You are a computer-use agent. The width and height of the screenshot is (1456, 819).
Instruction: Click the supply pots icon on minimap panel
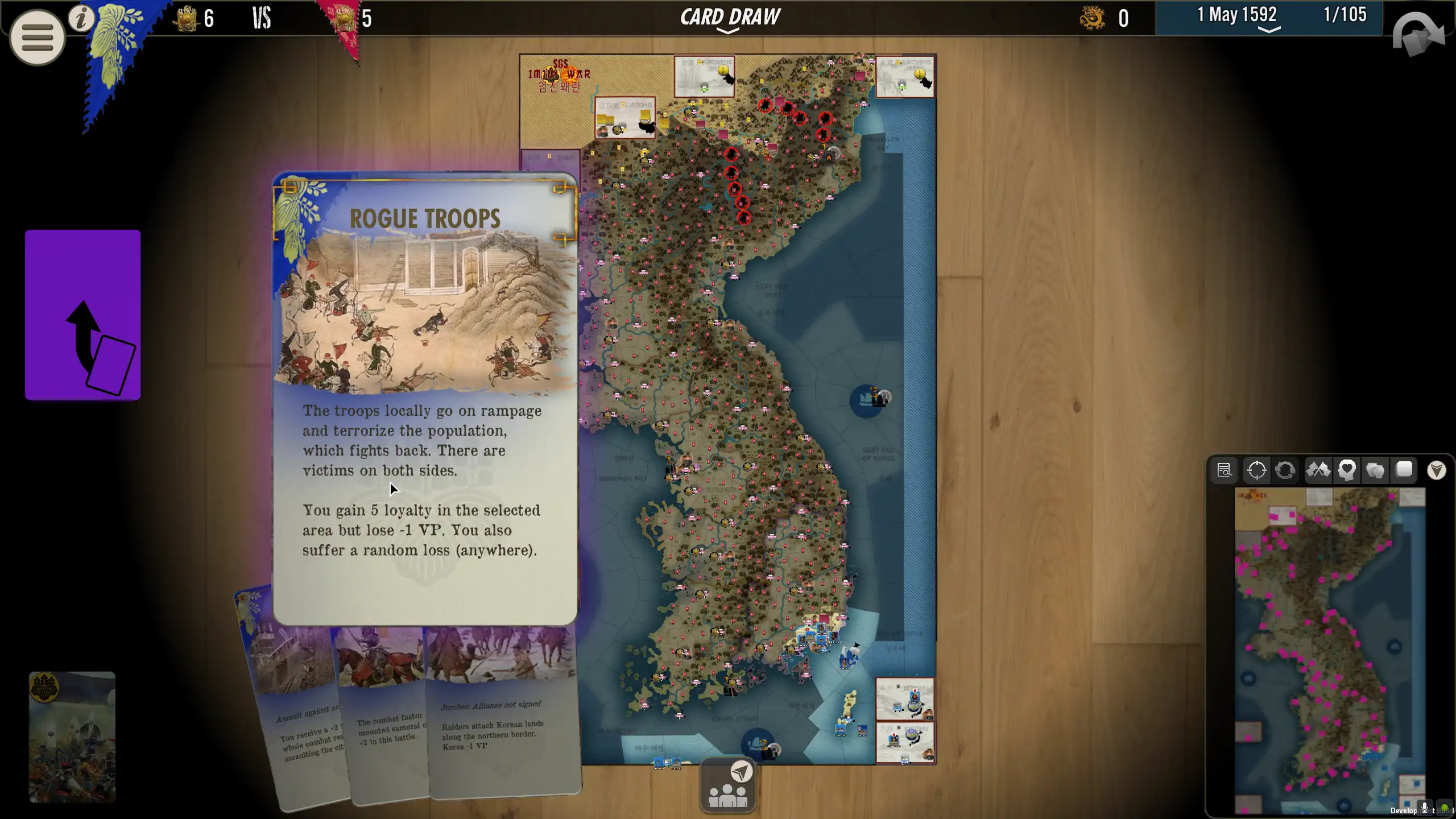coord(1376,470)
